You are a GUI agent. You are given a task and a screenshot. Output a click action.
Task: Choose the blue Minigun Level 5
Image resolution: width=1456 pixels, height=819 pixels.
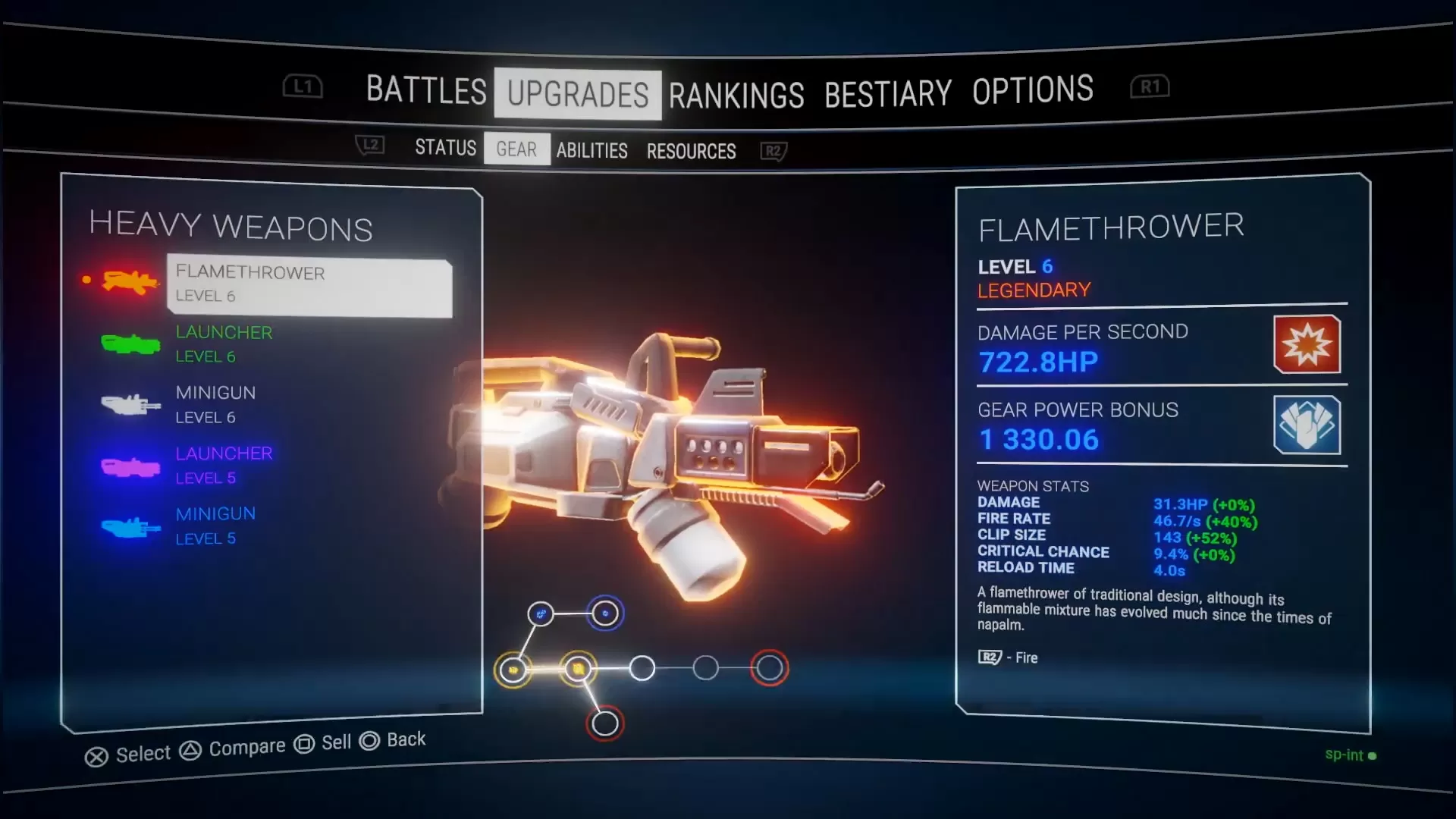[x=215, y=526]
